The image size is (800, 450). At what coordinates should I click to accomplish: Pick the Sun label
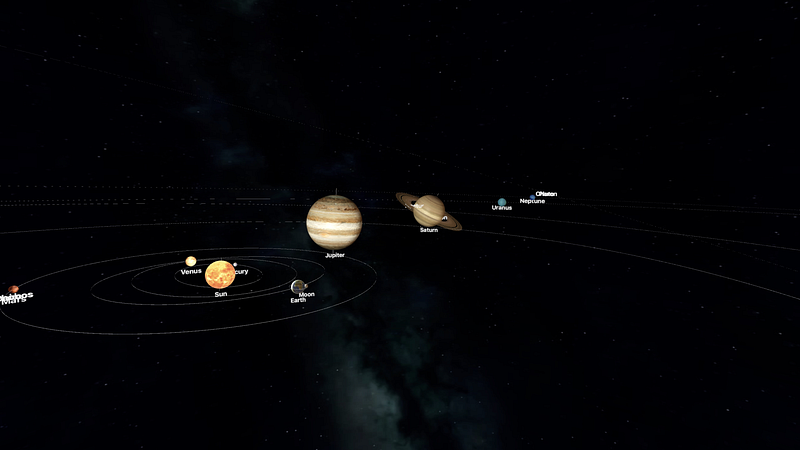(x=220, y=294)
